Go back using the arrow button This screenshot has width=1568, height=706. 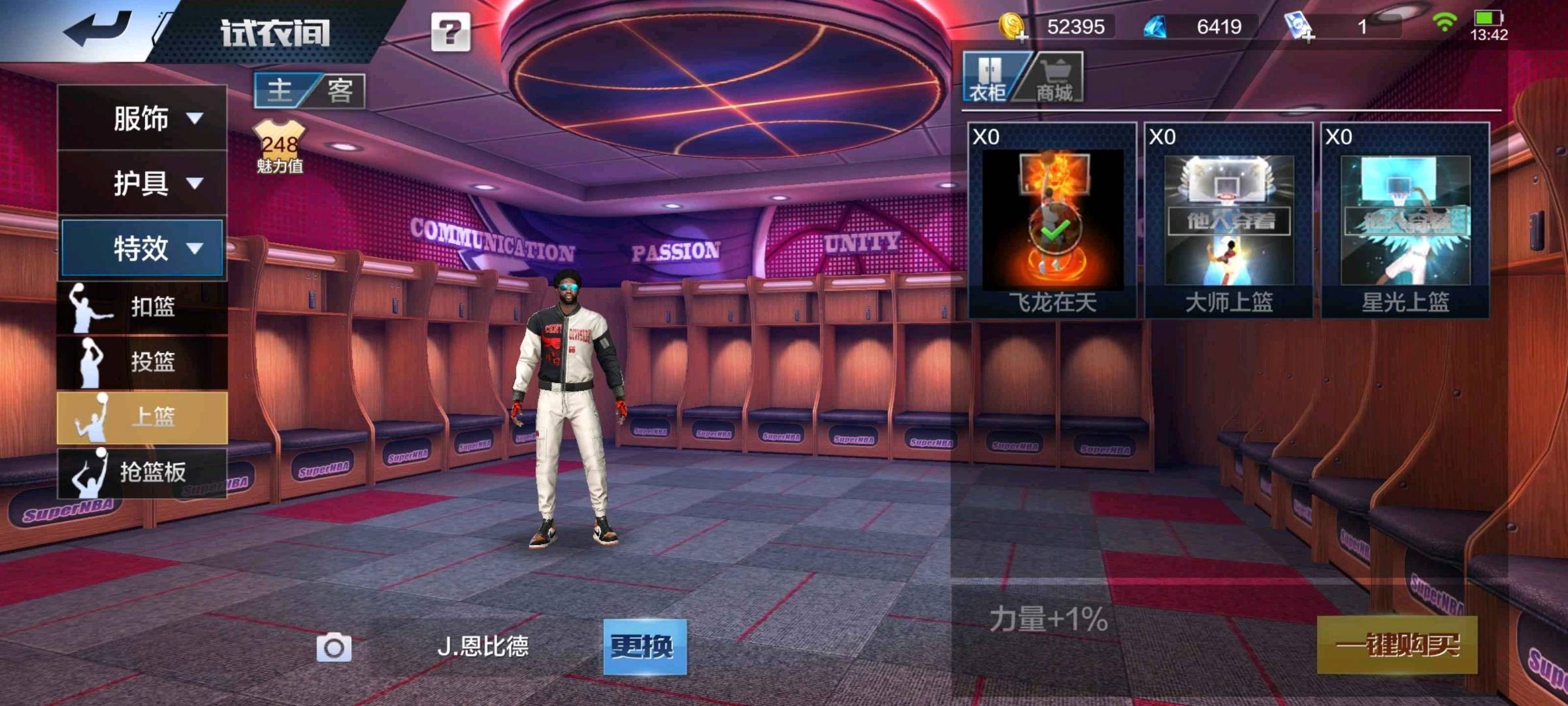[98, 29]
